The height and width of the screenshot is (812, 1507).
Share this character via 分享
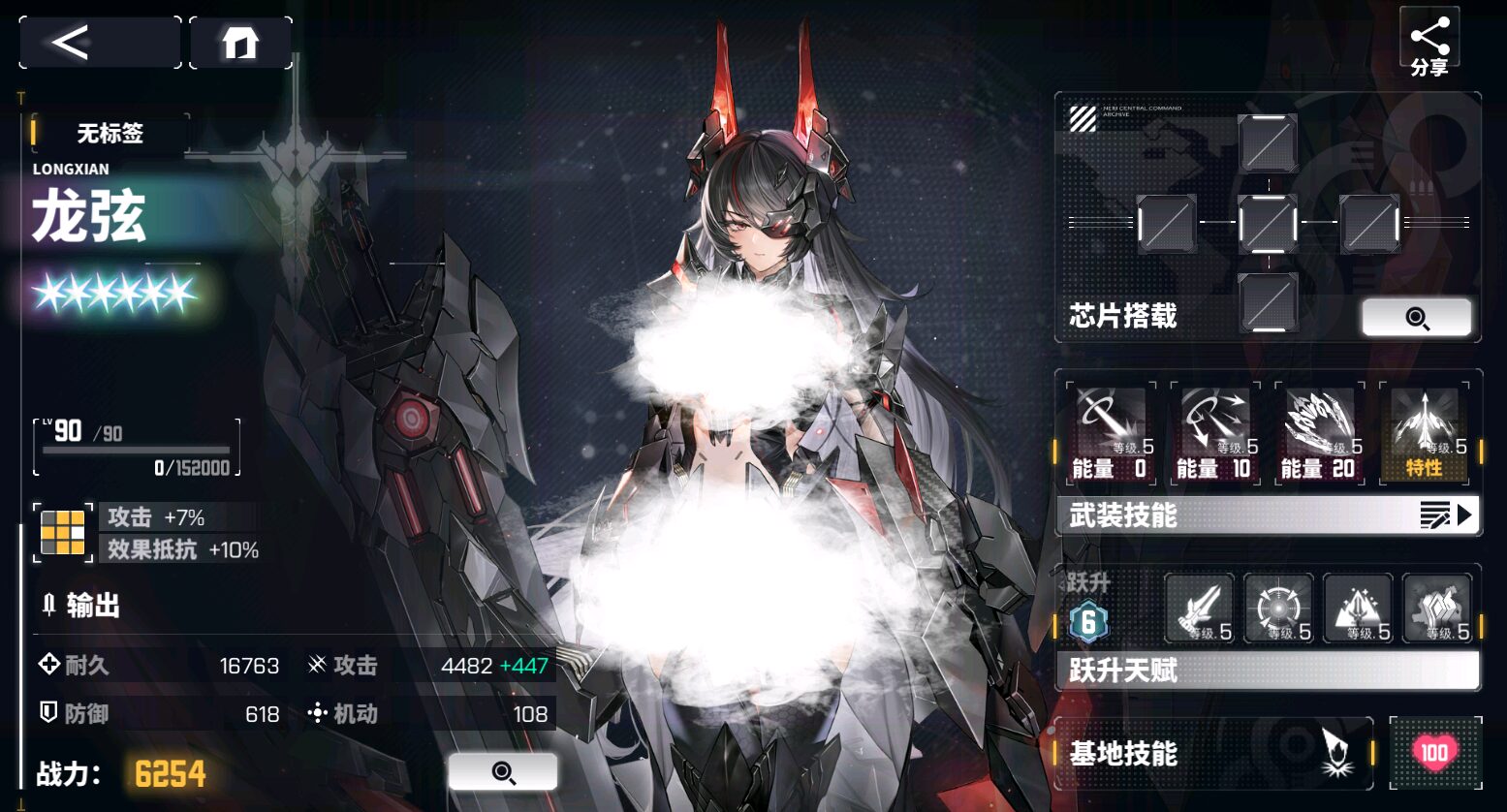tap(1429, 46)
